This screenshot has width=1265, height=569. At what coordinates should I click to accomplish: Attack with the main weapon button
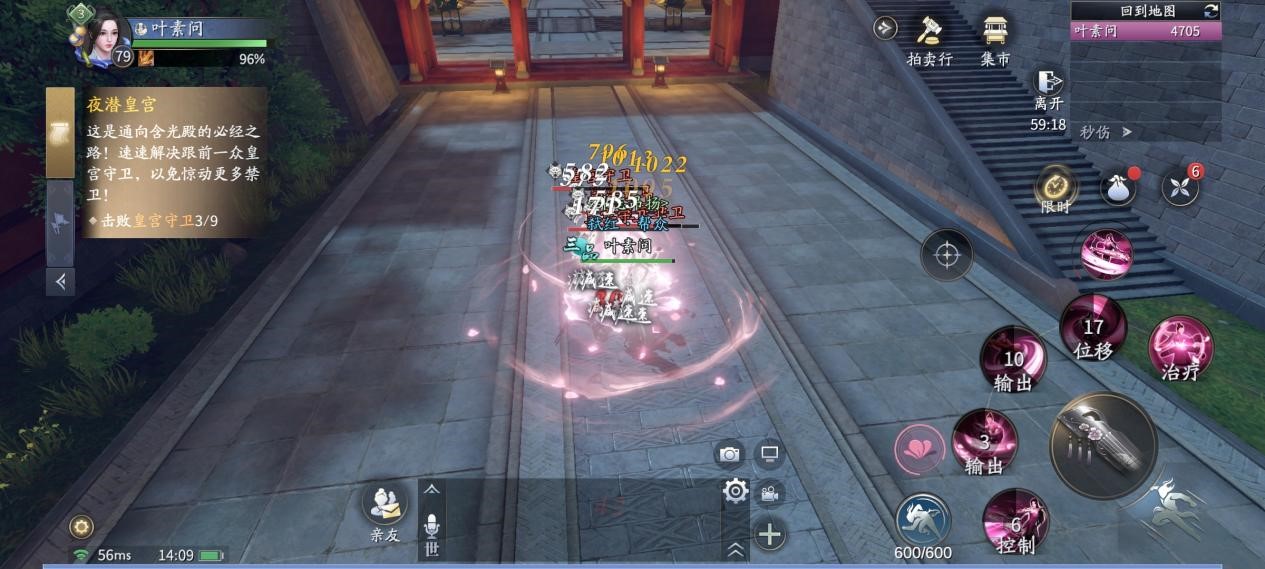point(1103,444)
